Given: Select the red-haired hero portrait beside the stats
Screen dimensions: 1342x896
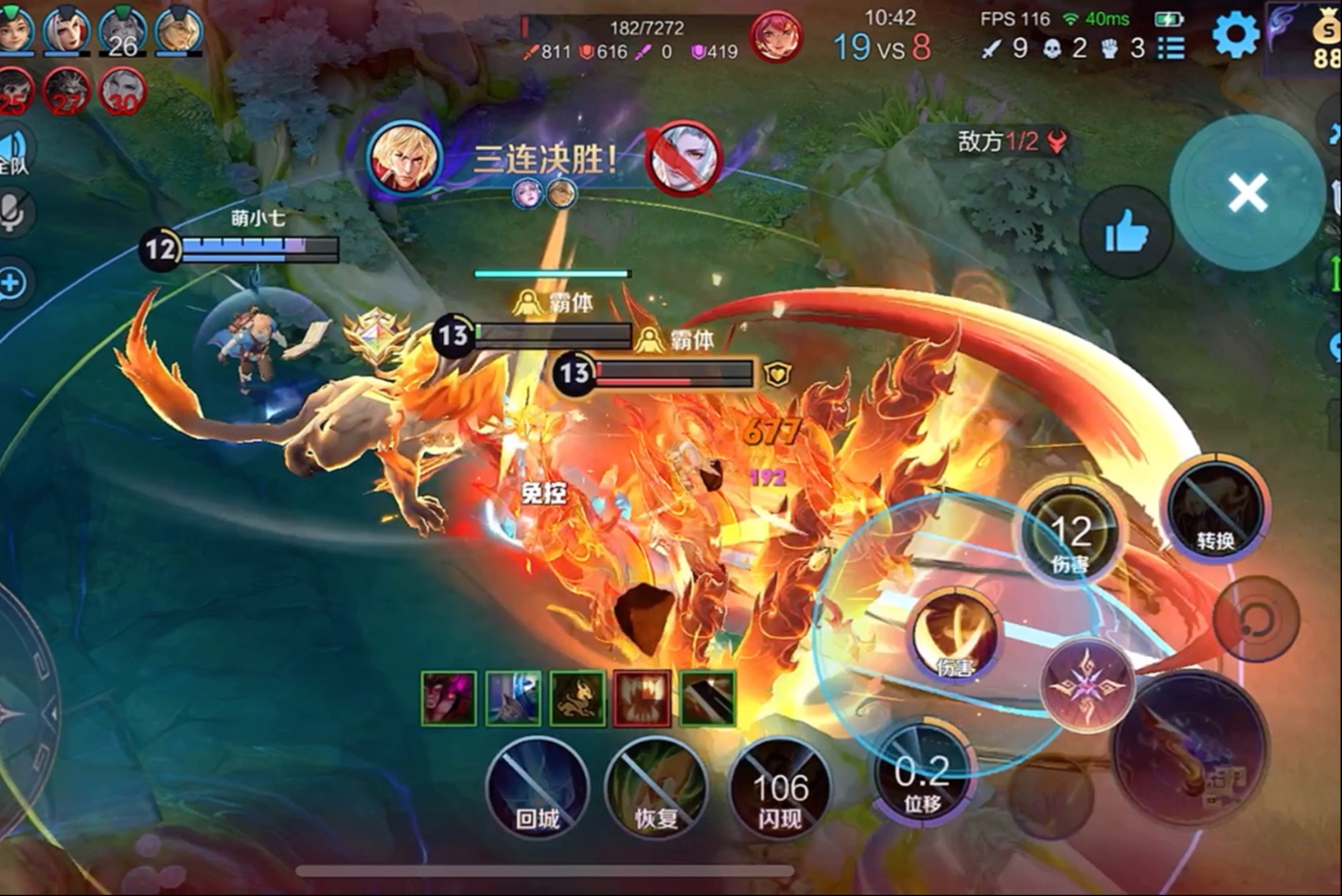Looking at the screenshot, I should [x=776, y=37].
